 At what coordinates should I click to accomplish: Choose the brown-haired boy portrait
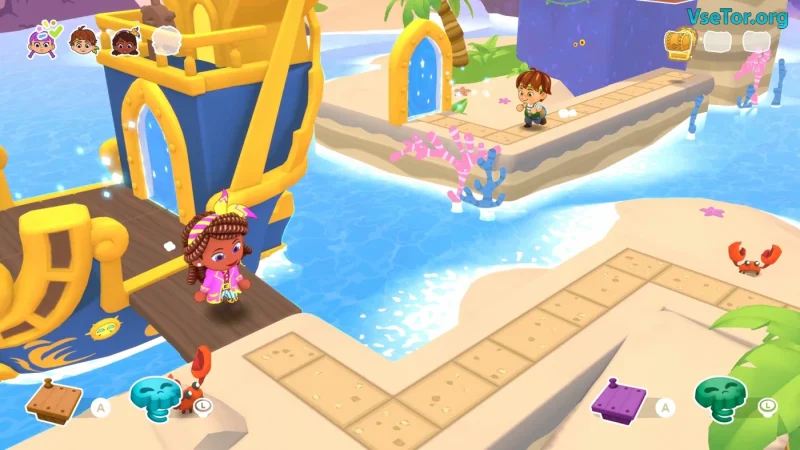[x=83, y=42]
